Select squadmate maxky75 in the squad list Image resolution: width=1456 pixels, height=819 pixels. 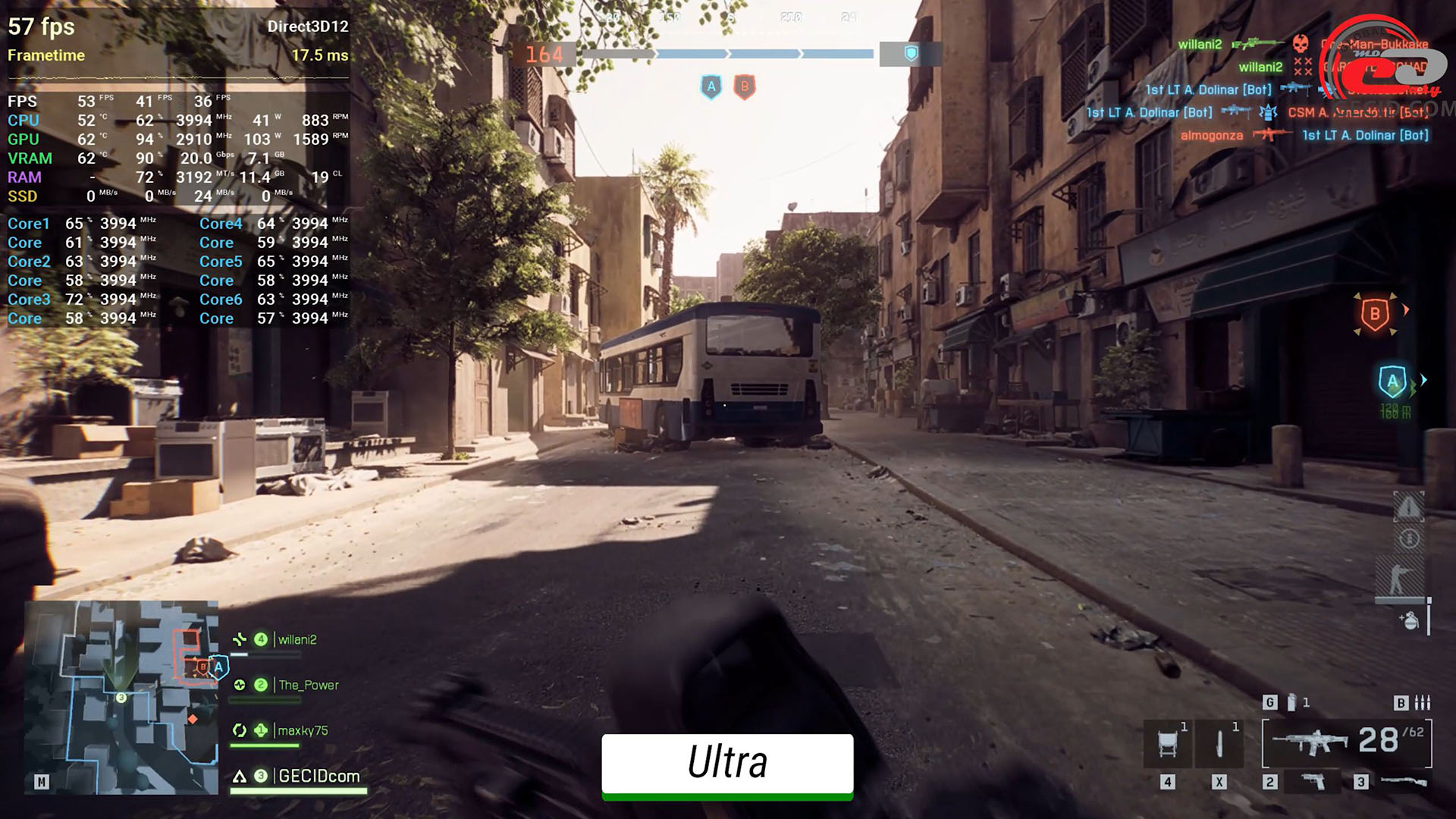click(303, 730)
